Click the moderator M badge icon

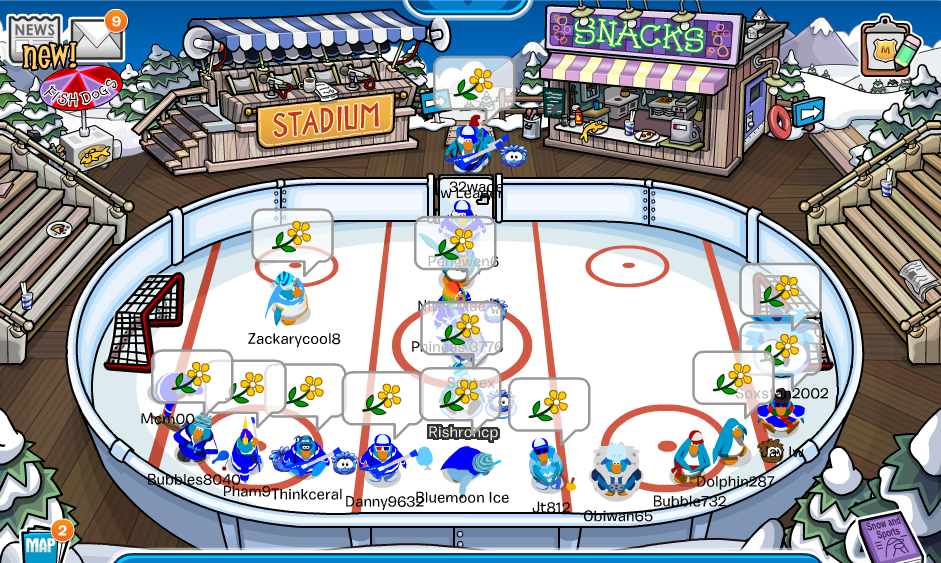(886, 48)
